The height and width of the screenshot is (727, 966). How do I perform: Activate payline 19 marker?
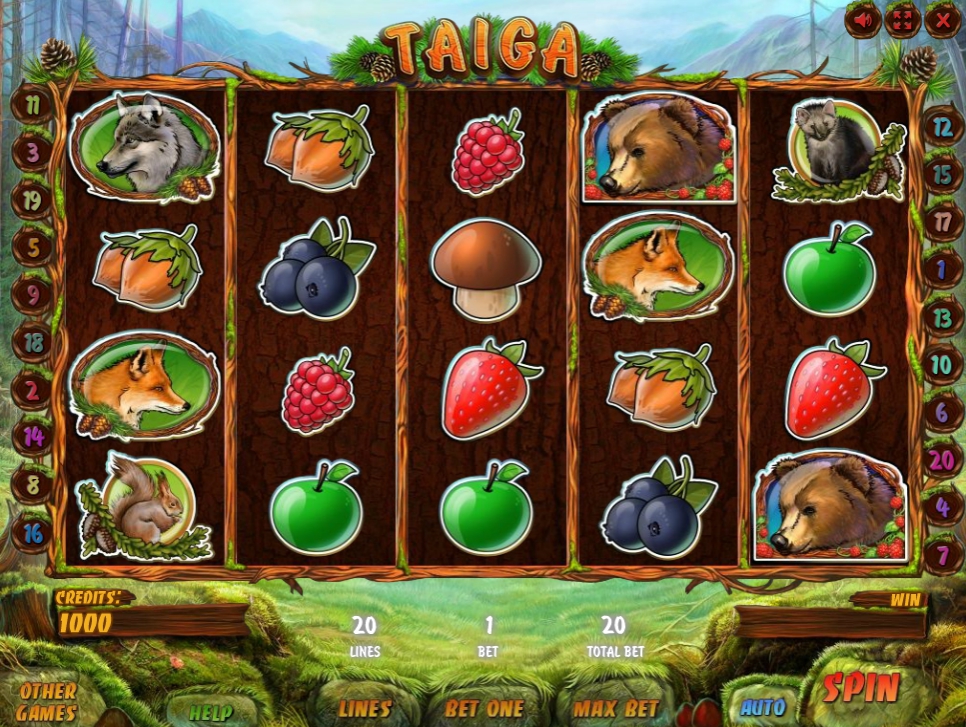[32, 200]
